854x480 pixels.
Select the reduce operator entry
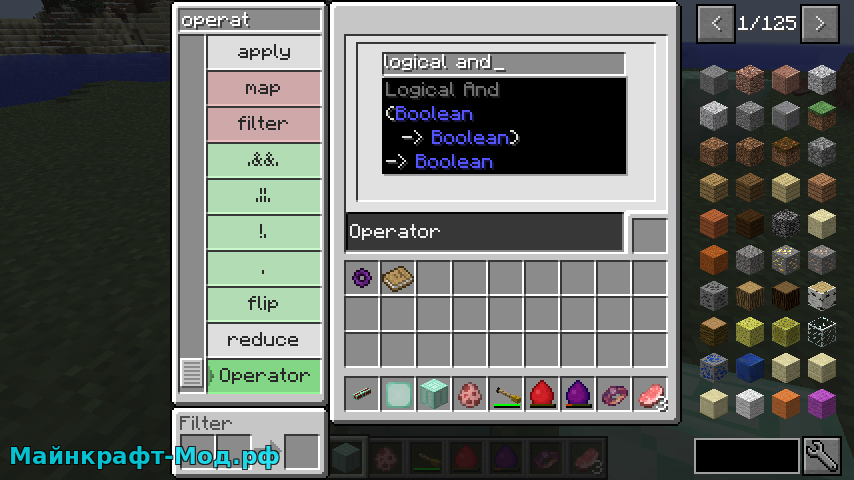[264, 340]
